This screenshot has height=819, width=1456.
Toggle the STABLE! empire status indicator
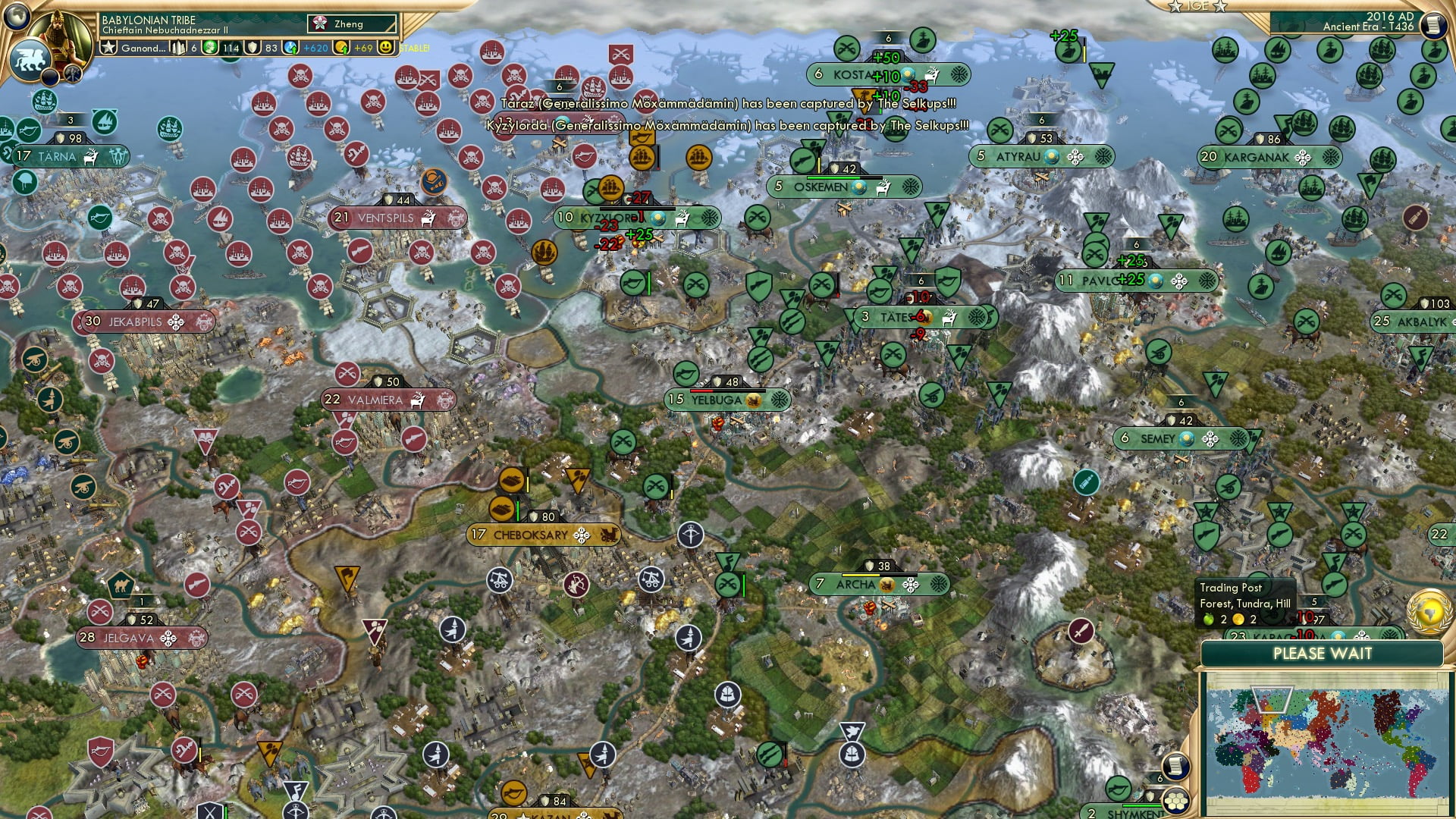click(413, 49)
